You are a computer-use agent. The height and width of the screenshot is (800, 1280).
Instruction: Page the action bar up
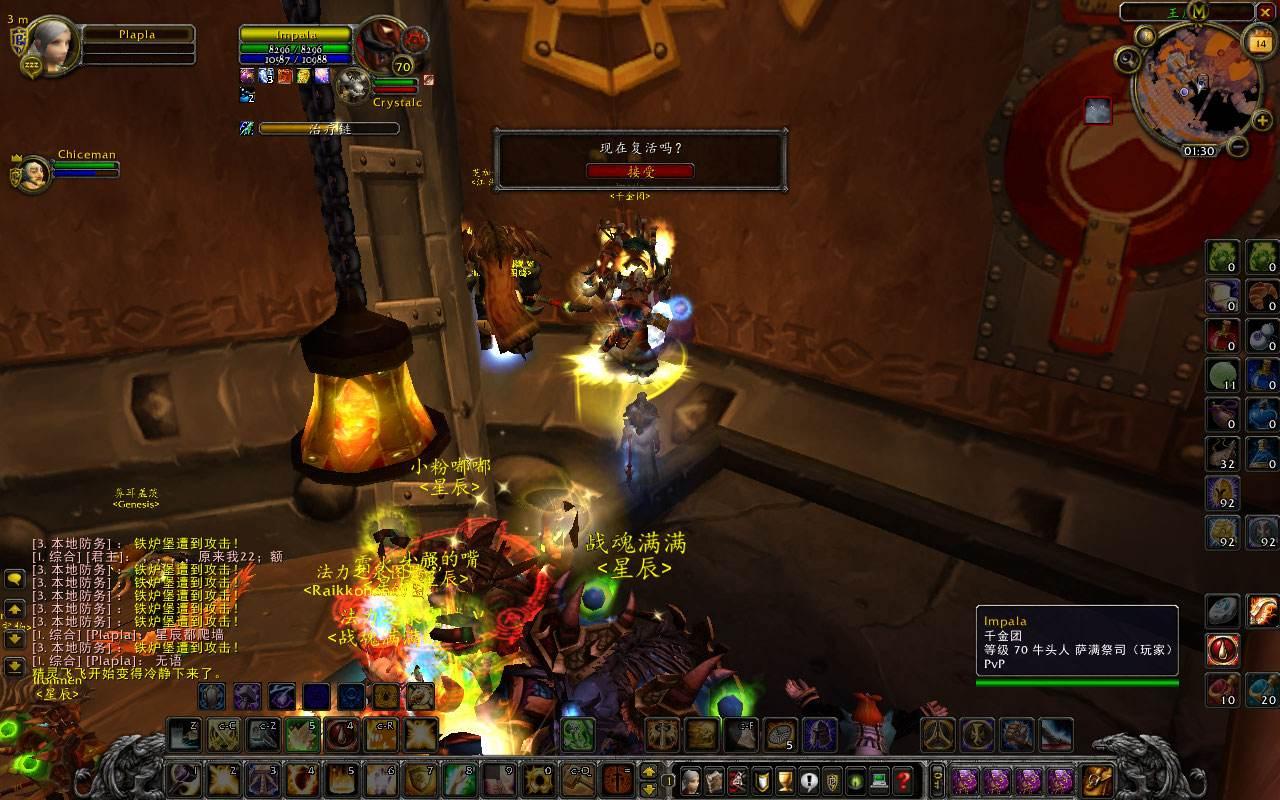pyautogui.click(x=648, y=770)
